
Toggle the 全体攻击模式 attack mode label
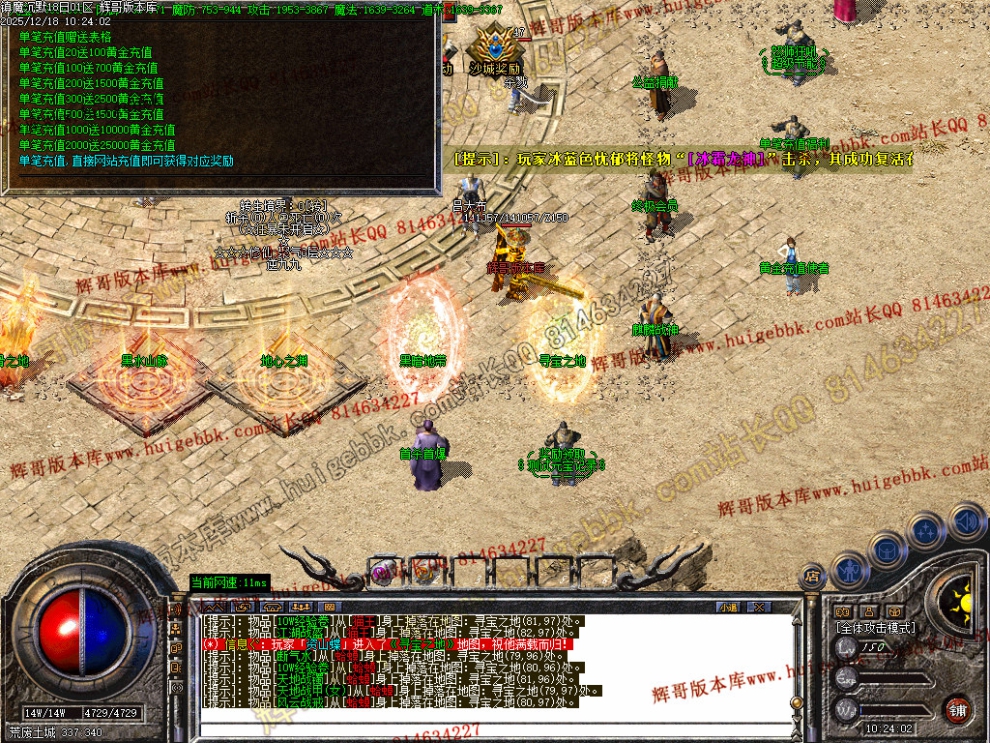click(875, 627)
